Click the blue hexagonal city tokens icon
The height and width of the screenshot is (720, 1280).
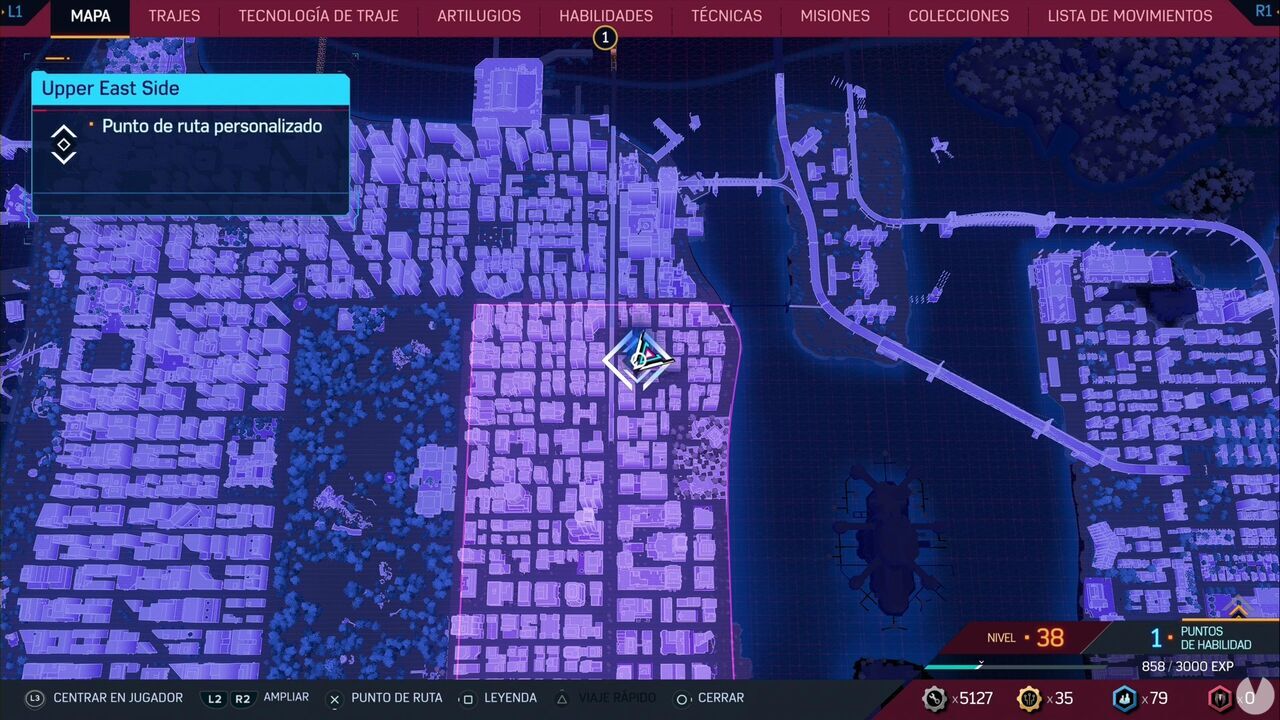point(1124,700)
